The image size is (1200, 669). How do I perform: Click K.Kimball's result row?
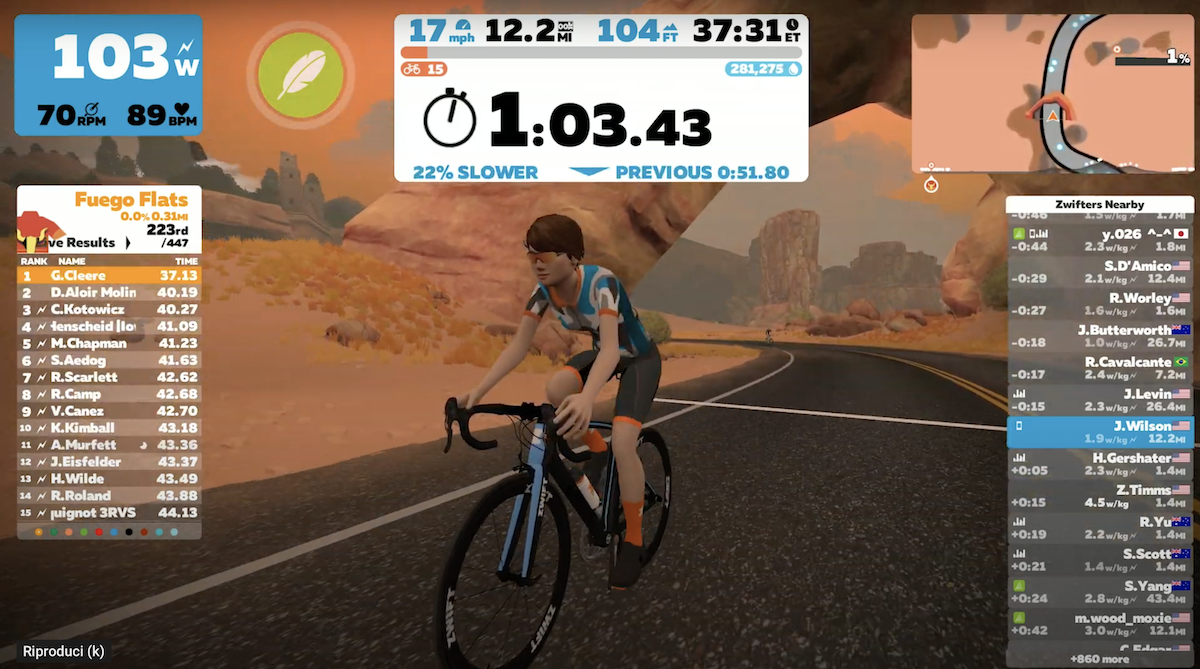109,428
